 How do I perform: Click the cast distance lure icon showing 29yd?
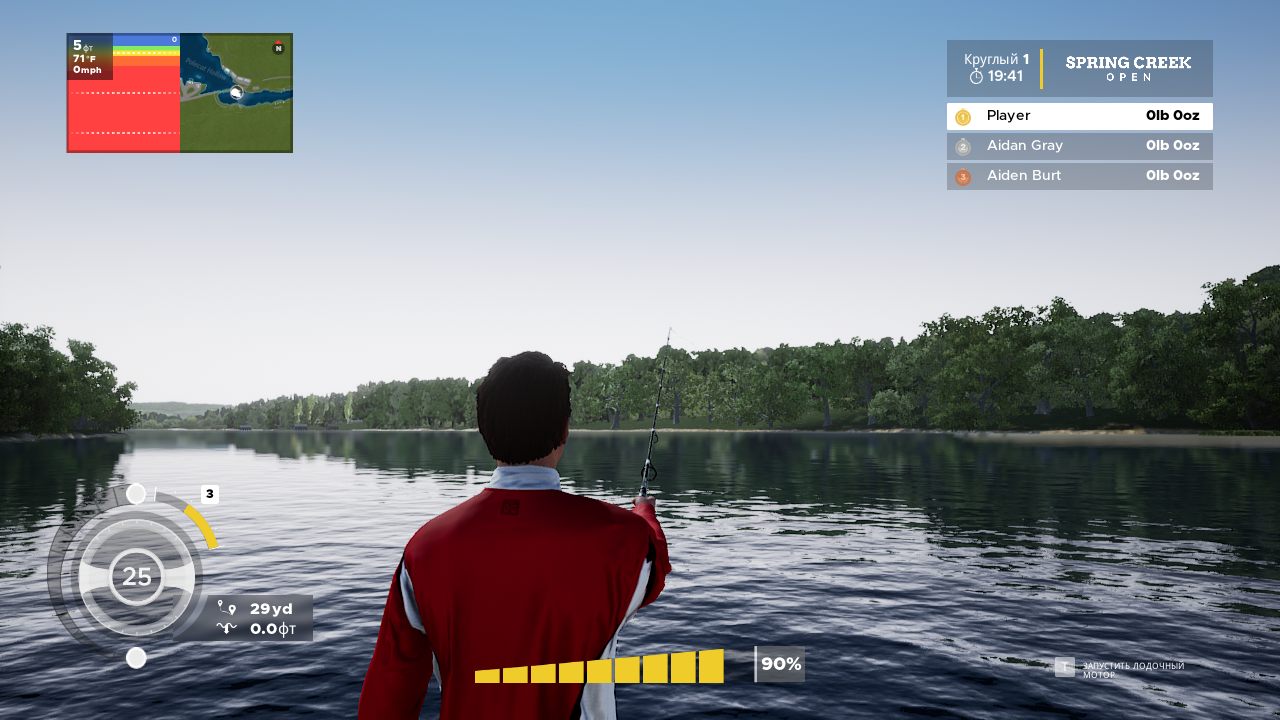pyautogui.click(x=228, y=608)
